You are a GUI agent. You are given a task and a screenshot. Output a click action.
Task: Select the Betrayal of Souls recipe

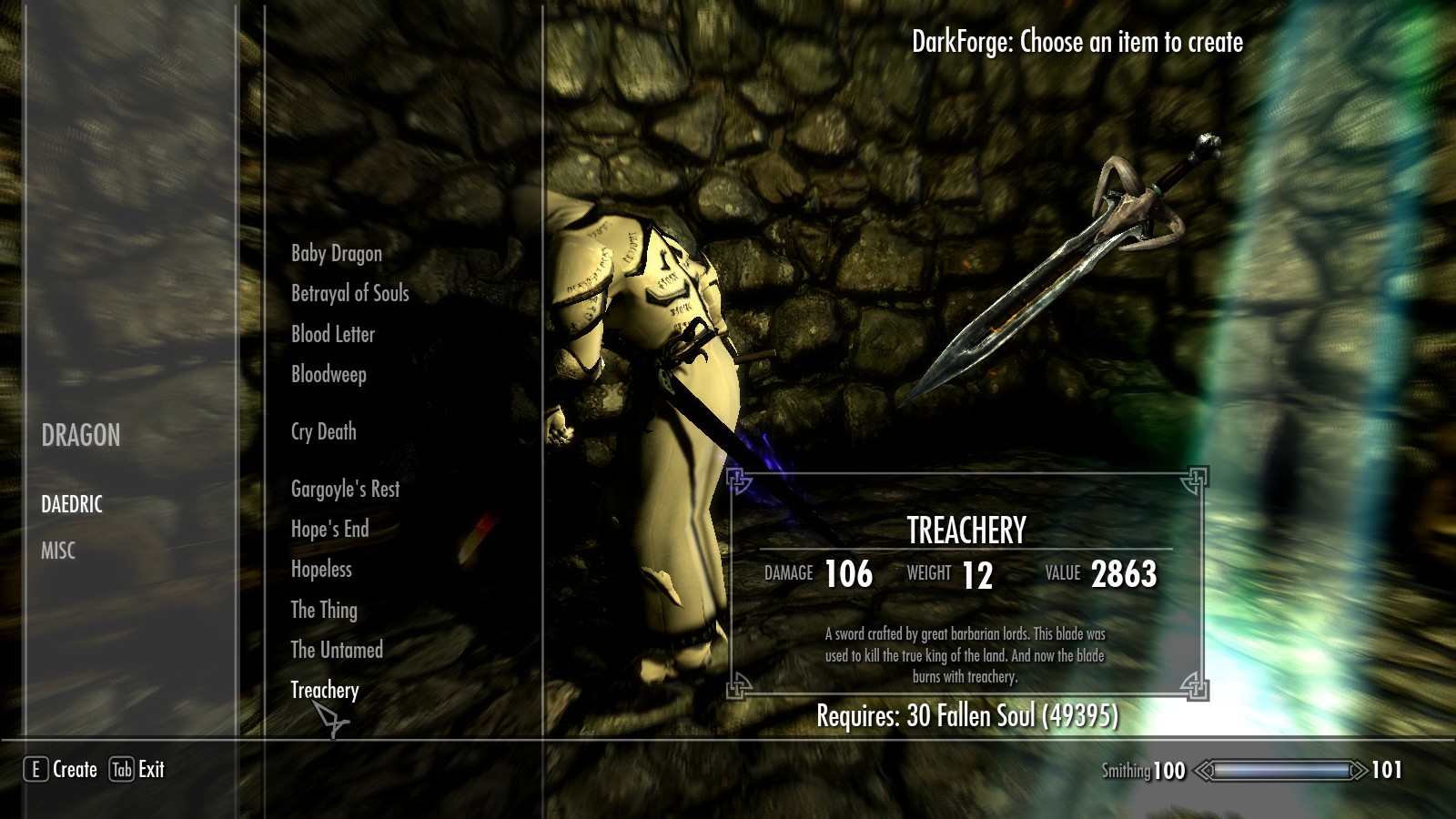point(349,293)
